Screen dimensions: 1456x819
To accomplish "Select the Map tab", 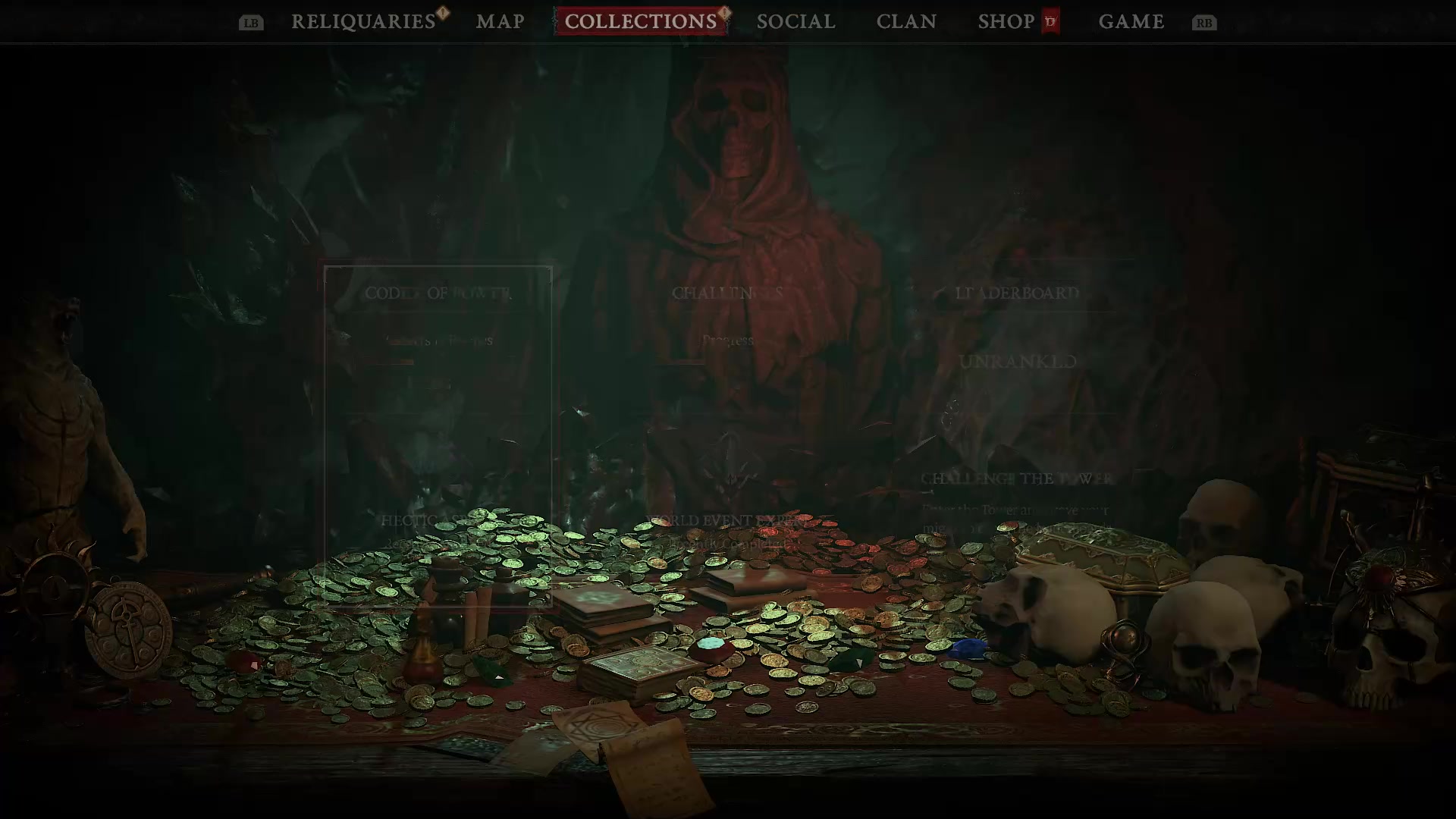I will [x=500, y=21].
